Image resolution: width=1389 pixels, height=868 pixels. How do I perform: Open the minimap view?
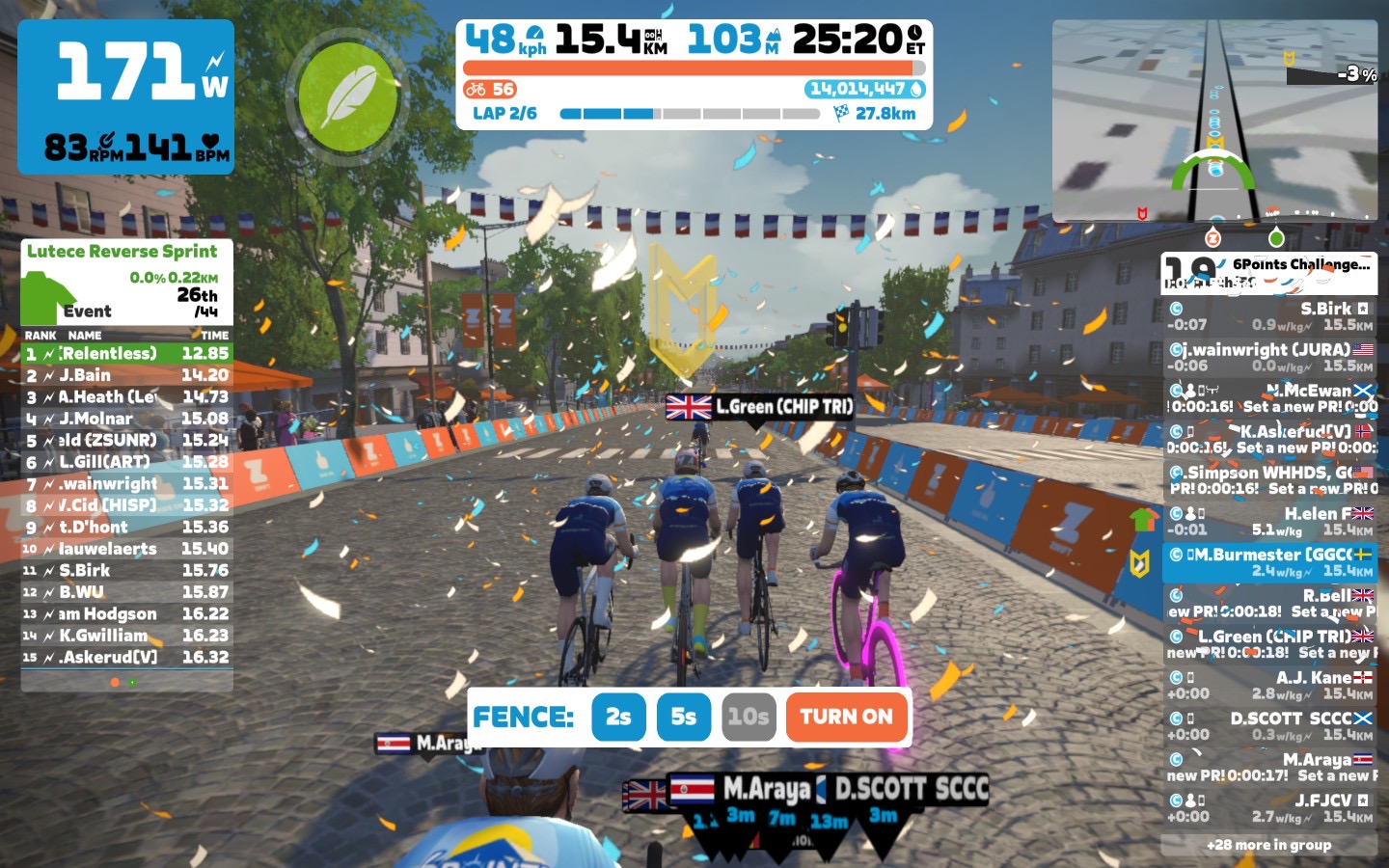point(1214,121)
